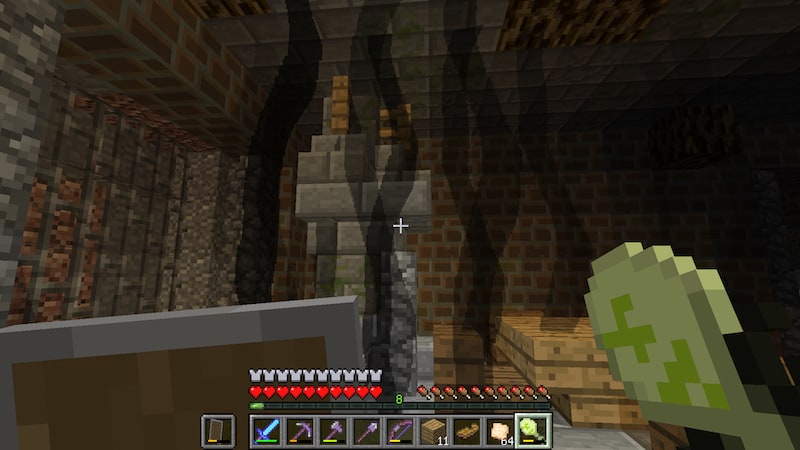
Task: Equip the enchanted bow from the hotbar
Action: click(x=399, y=431)
